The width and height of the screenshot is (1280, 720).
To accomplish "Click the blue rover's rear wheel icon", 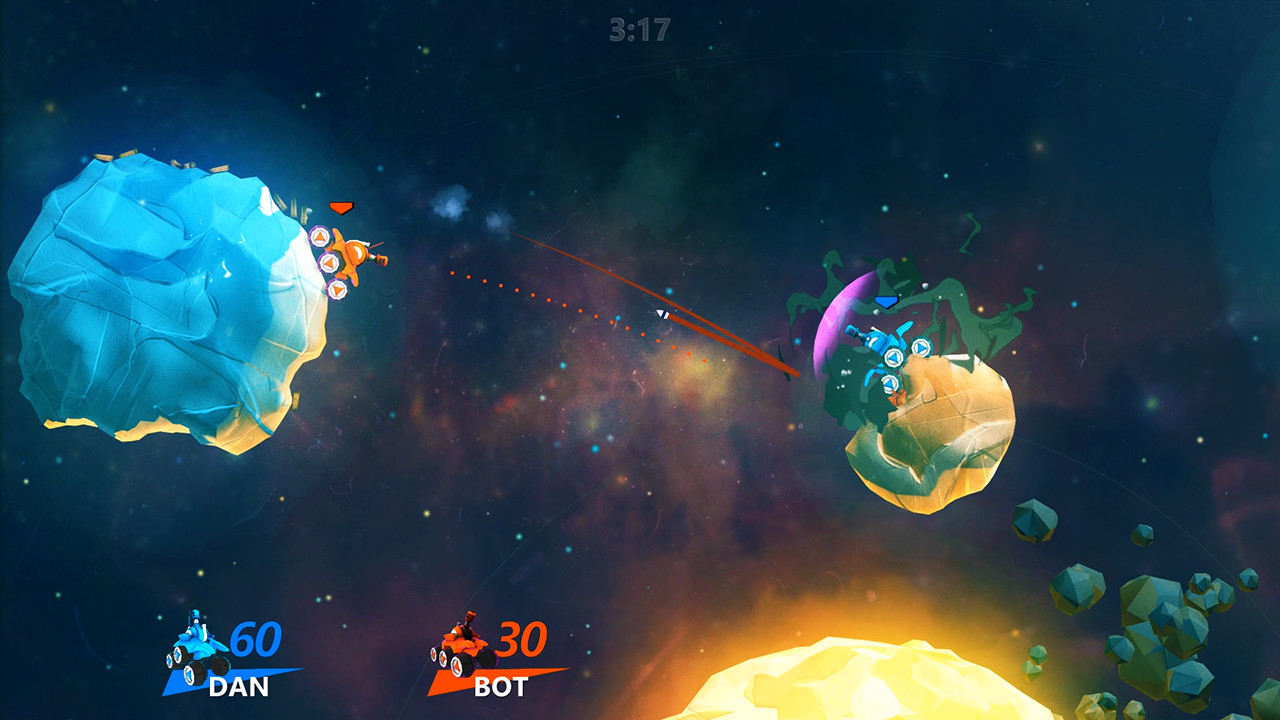I will 890,383.
